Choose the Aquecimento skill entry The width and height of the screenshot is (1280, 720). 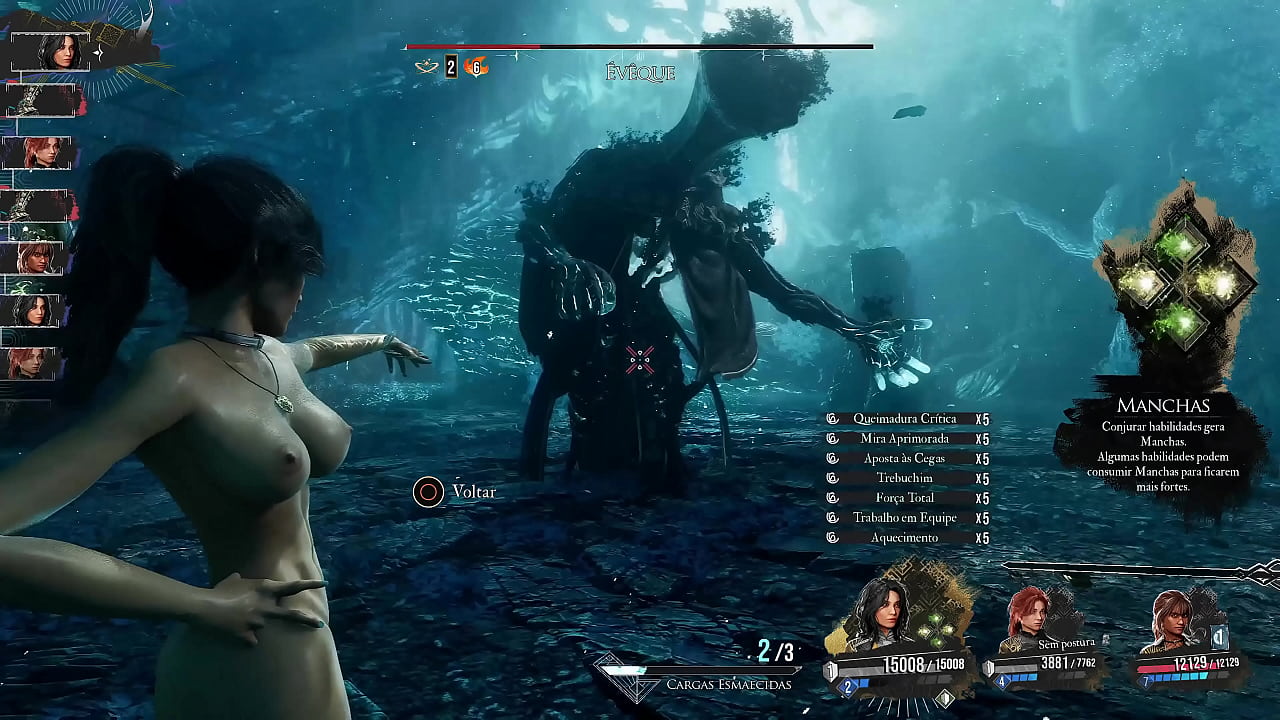[x=905, y=538]
